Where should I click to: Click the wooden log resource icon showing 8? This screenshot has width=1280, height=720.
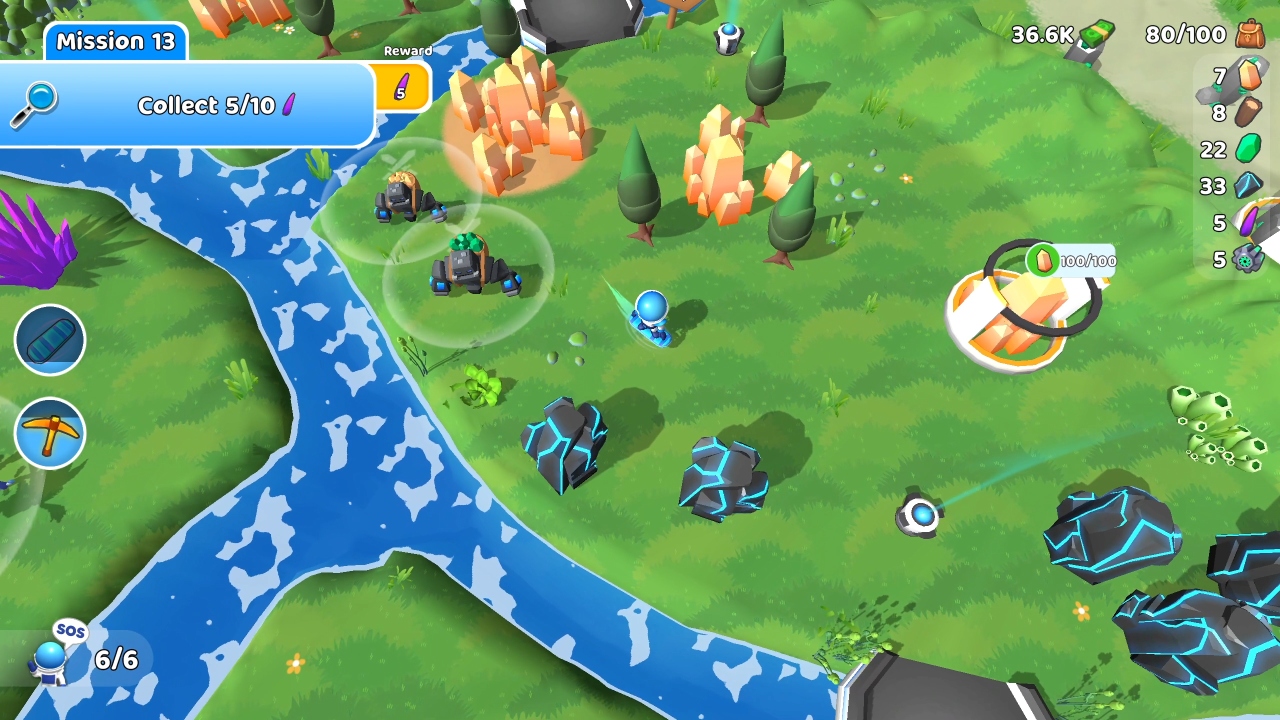pyautogui.click(x=1250, y=113)
